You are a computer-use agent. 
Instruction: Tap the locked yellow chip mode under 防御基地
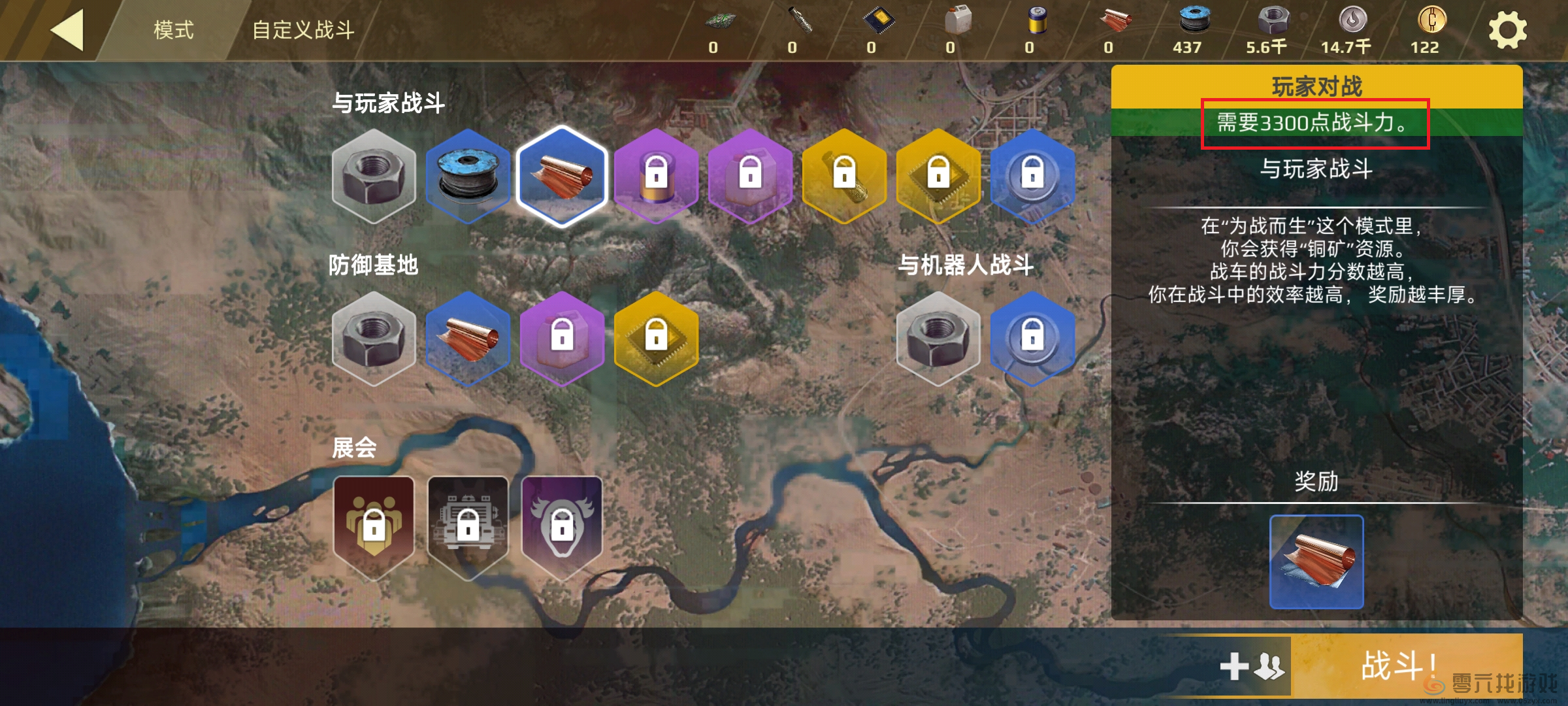tap(656, 338)
